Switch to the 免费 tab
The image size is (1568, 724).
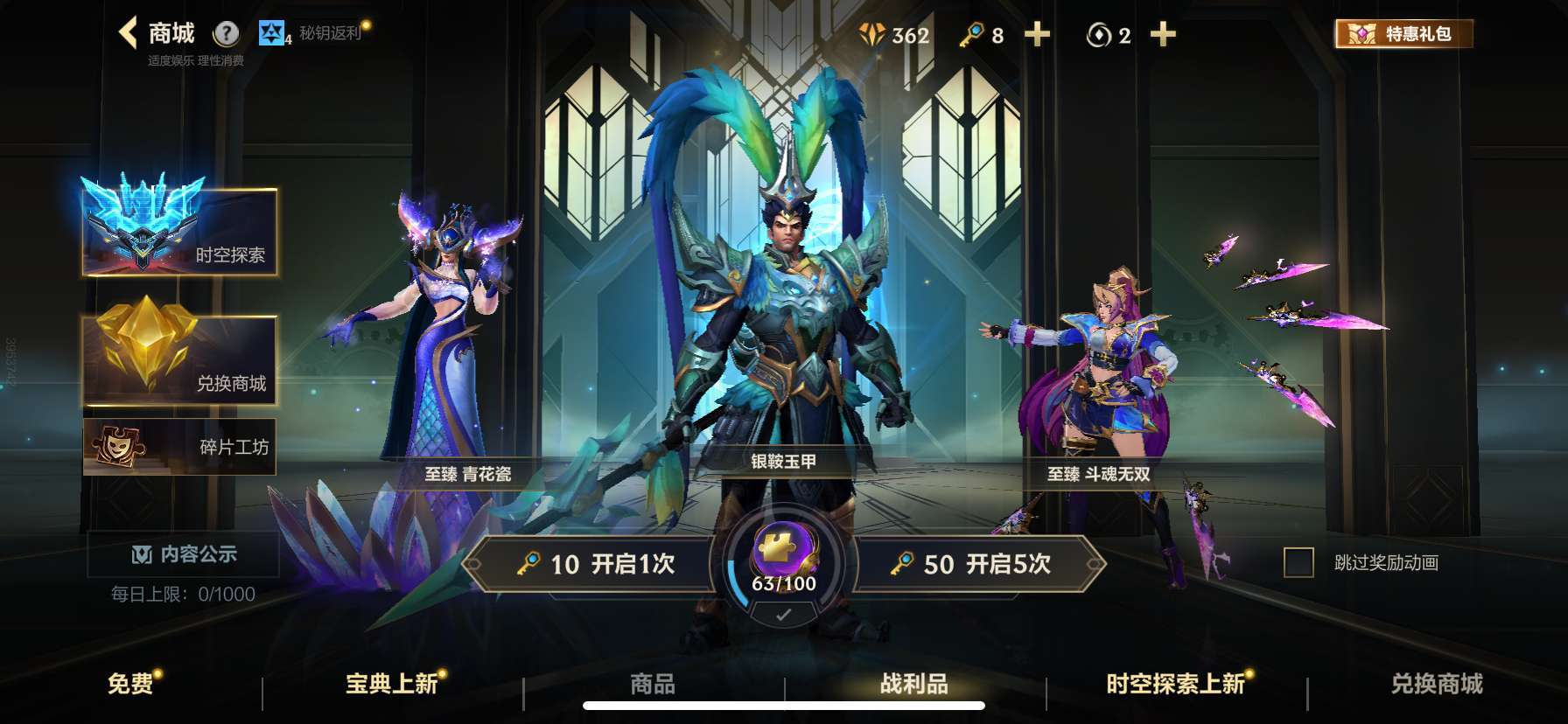132,686
